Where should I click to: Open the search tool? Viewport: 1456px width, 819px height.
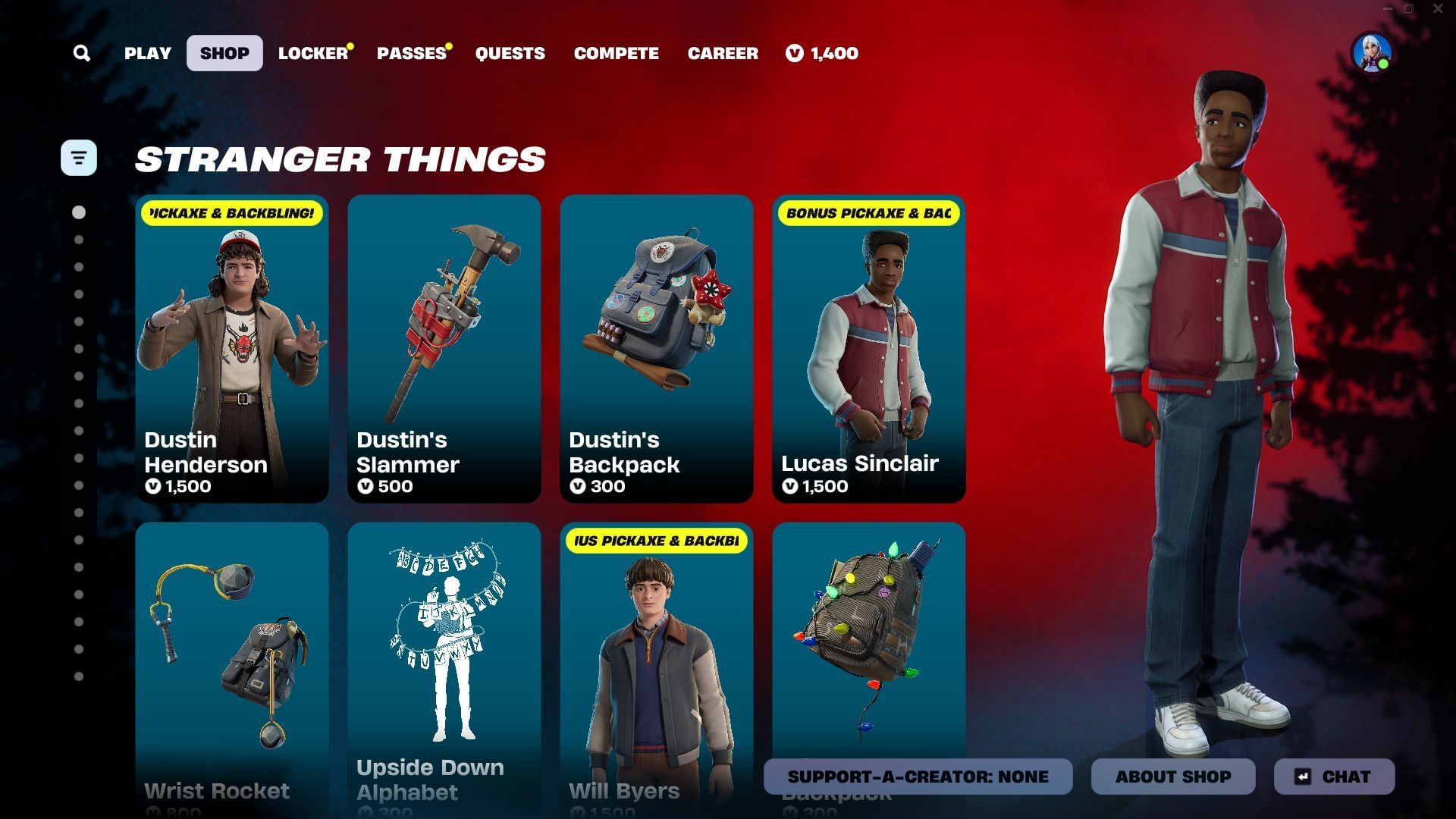81,53
